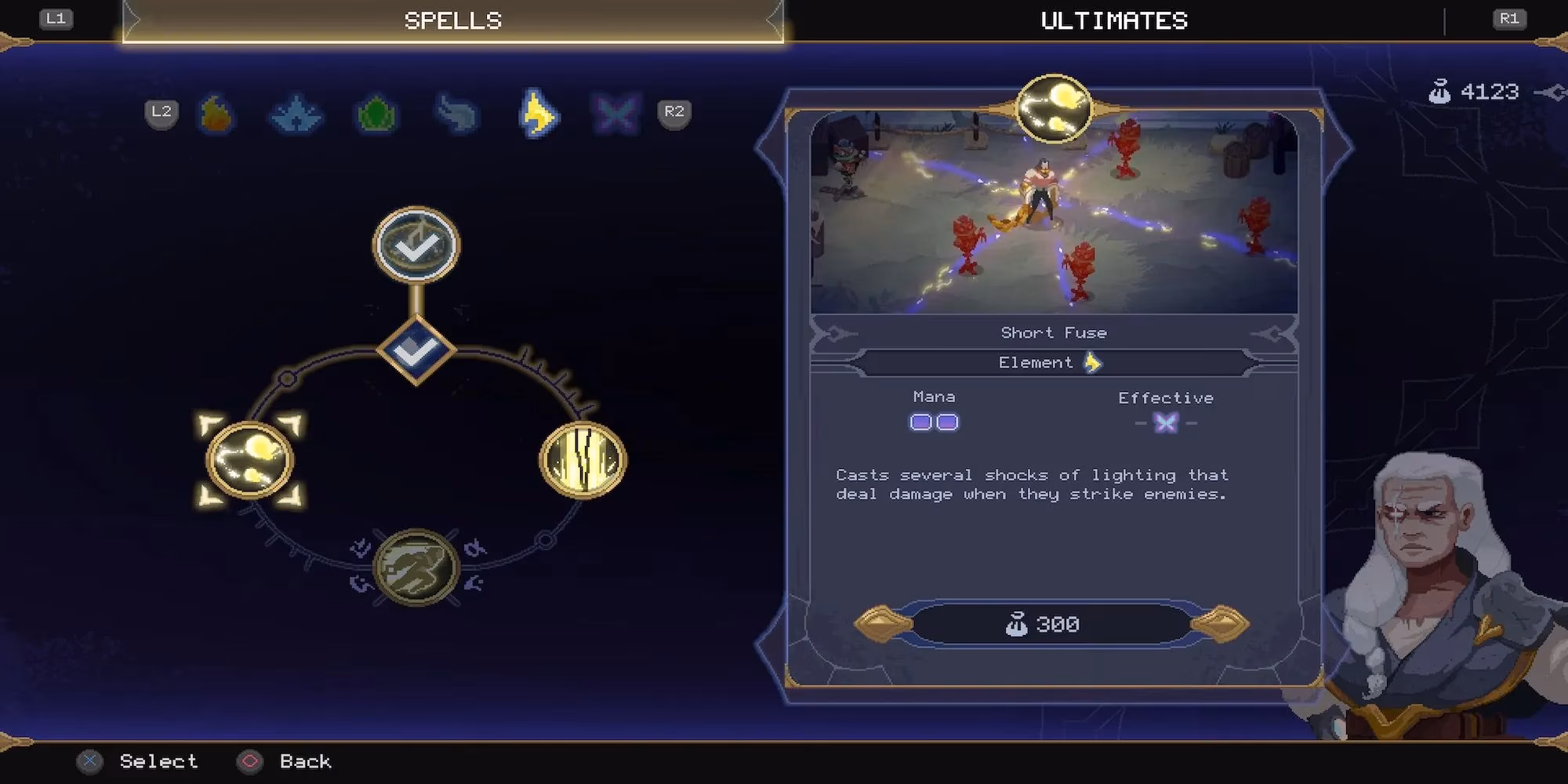Image resolution: width=1568 pixels, height=784 pixels.
Task: Choose the blue ice crystal element
Action: (296, 114)
